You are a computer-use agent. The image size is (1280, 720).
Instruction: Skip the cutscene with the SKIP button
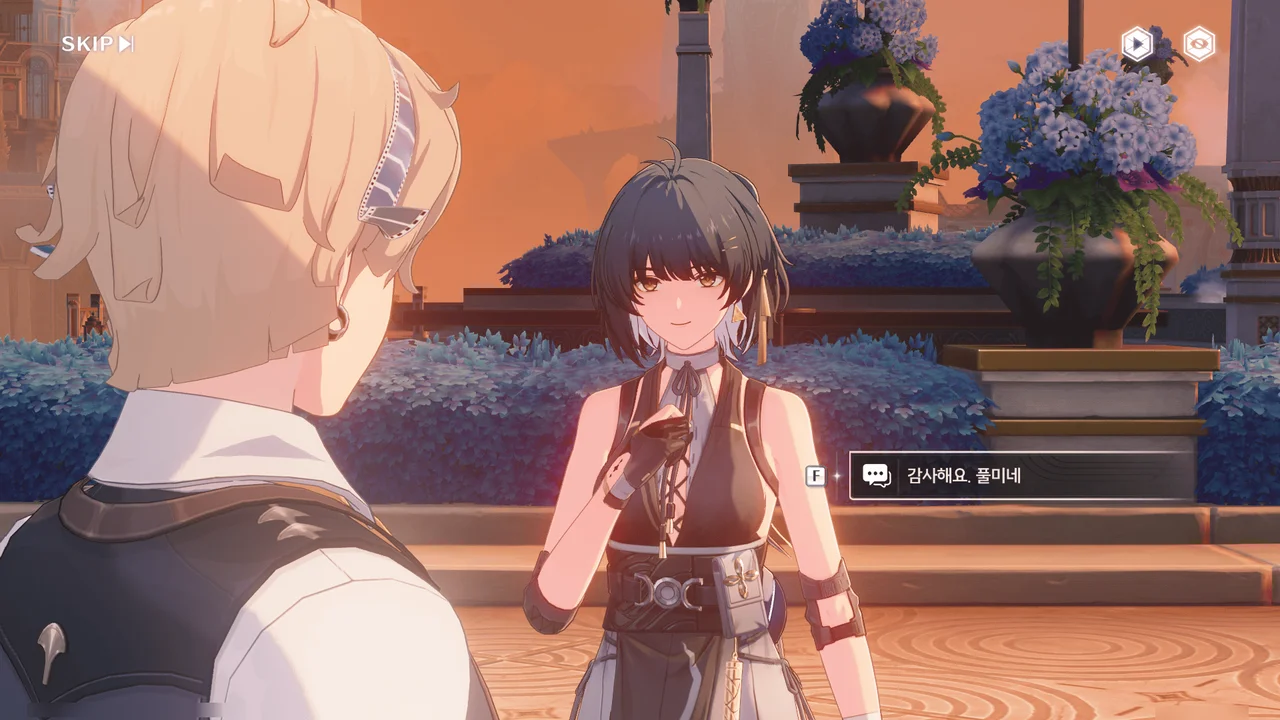click(97, 44)
